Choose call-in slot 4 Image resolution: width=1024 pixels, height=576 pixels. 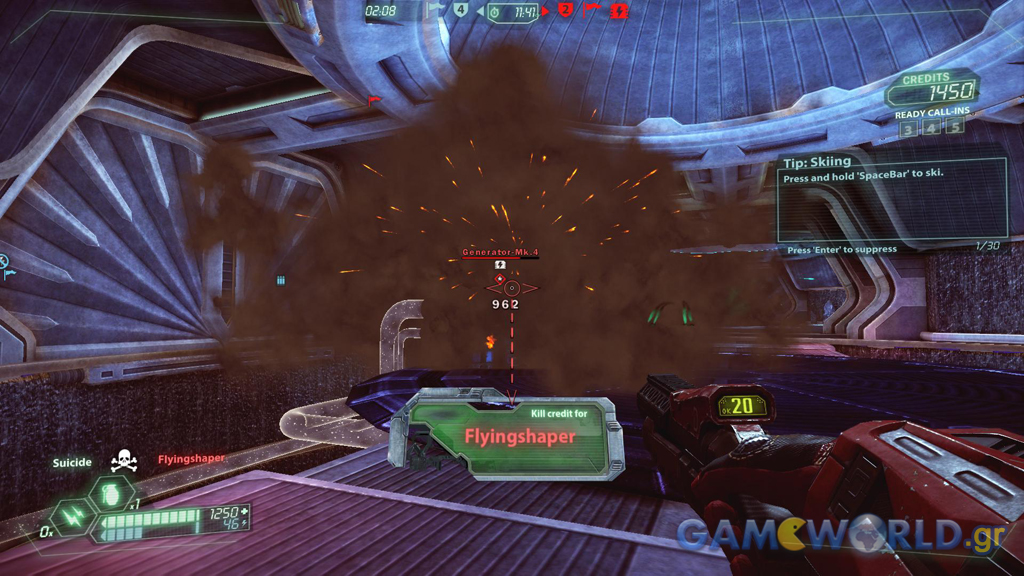click(931, 128)
